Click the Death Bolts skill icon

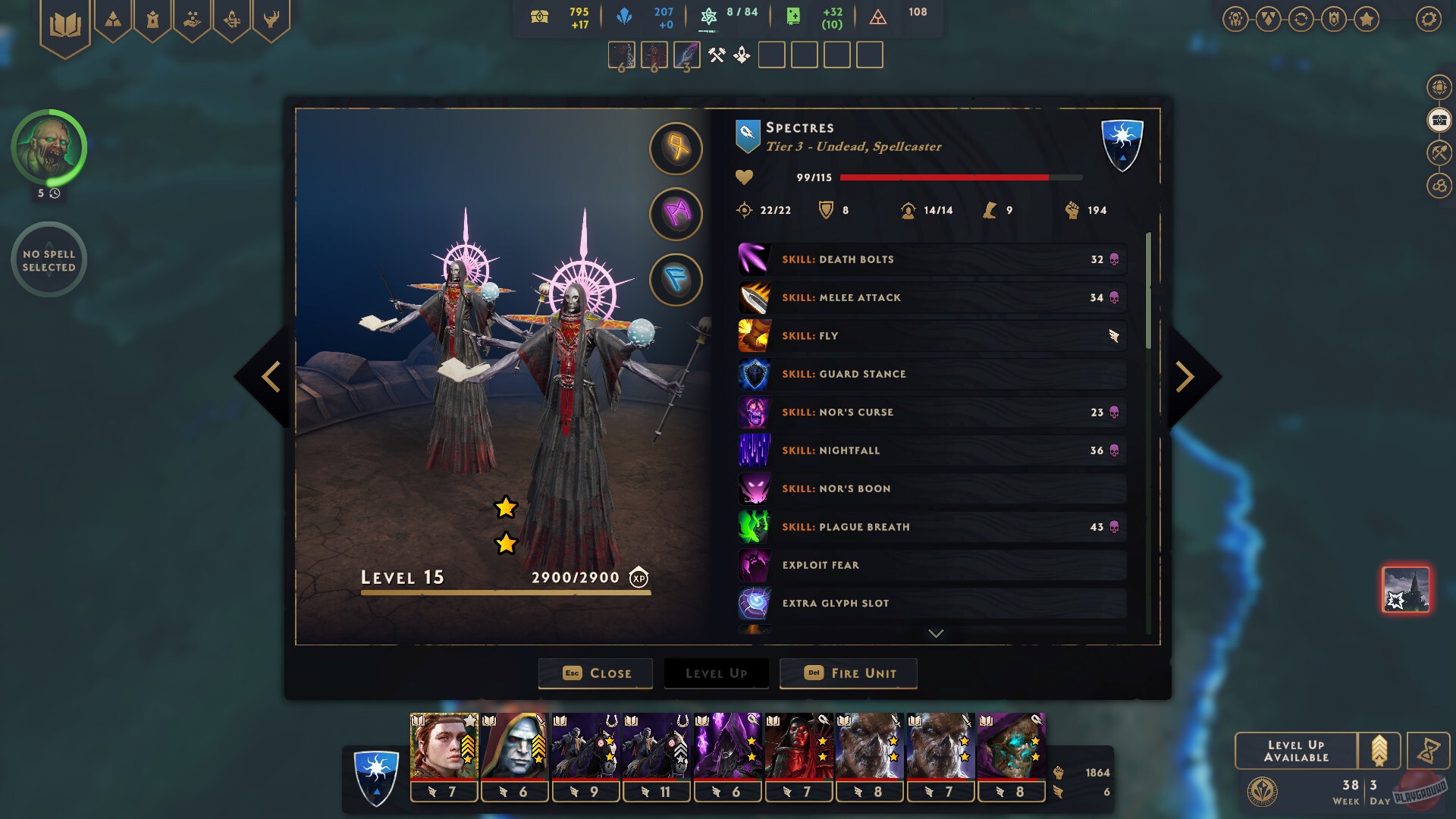[754, 259]
